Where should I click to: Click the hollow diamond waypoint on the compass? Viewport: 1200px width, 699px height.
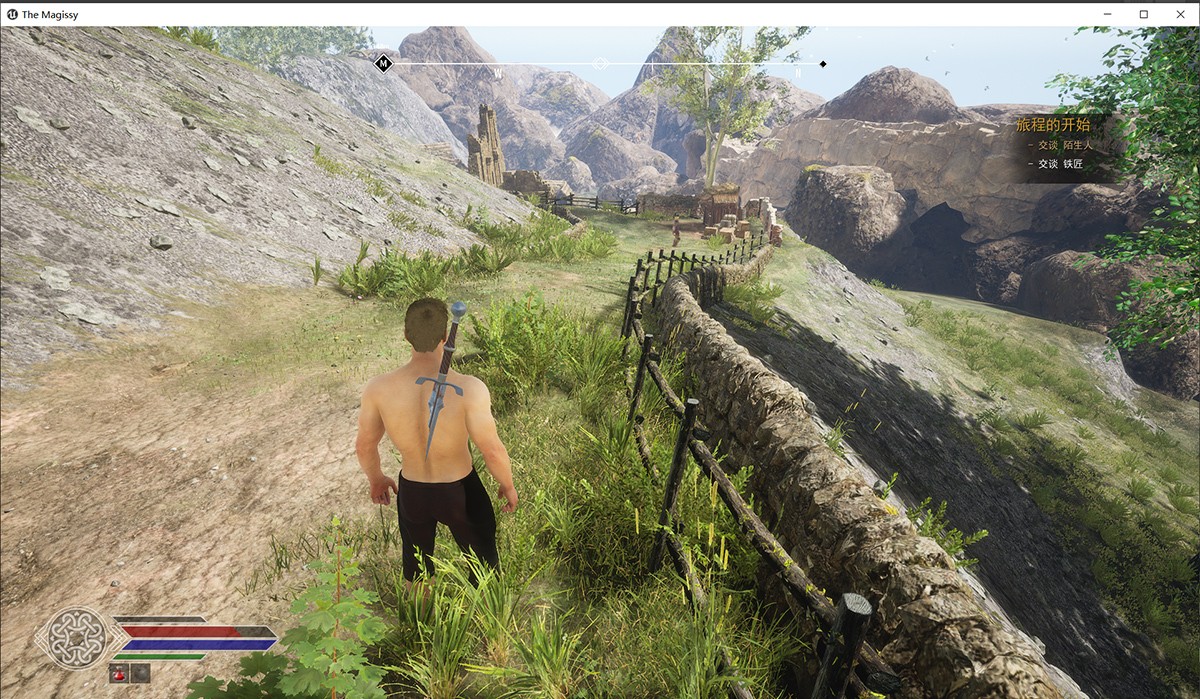tap(600, 63)
